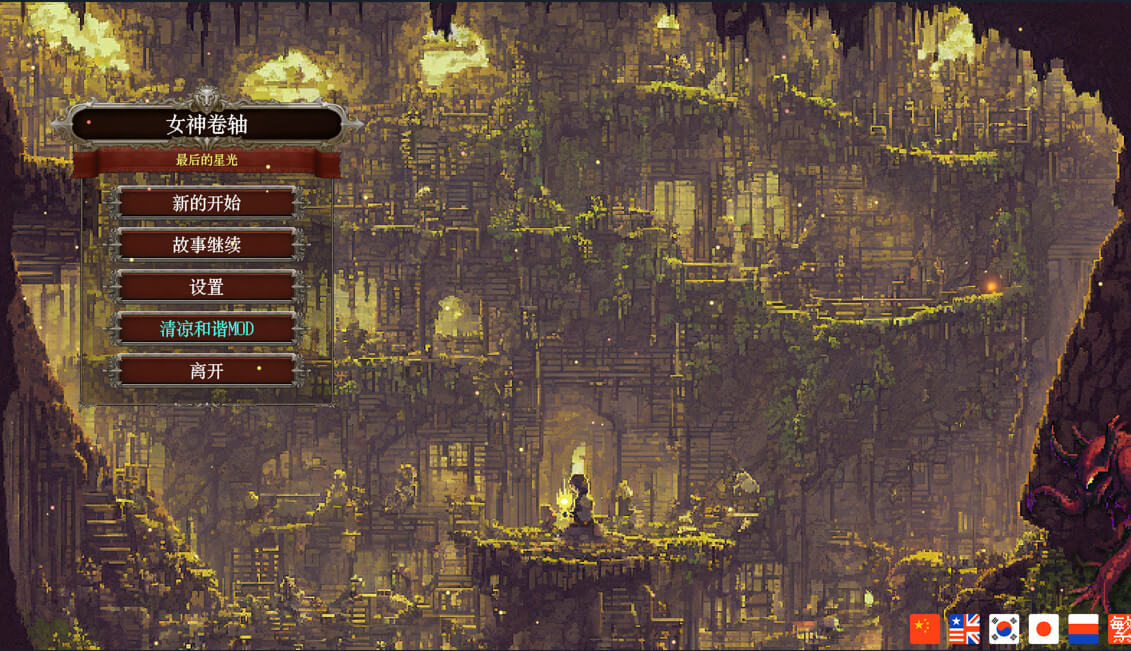This screenshot has width=1131, height=651.
Task: Choose English via the US/UK flag
Action: pos(964,629)
